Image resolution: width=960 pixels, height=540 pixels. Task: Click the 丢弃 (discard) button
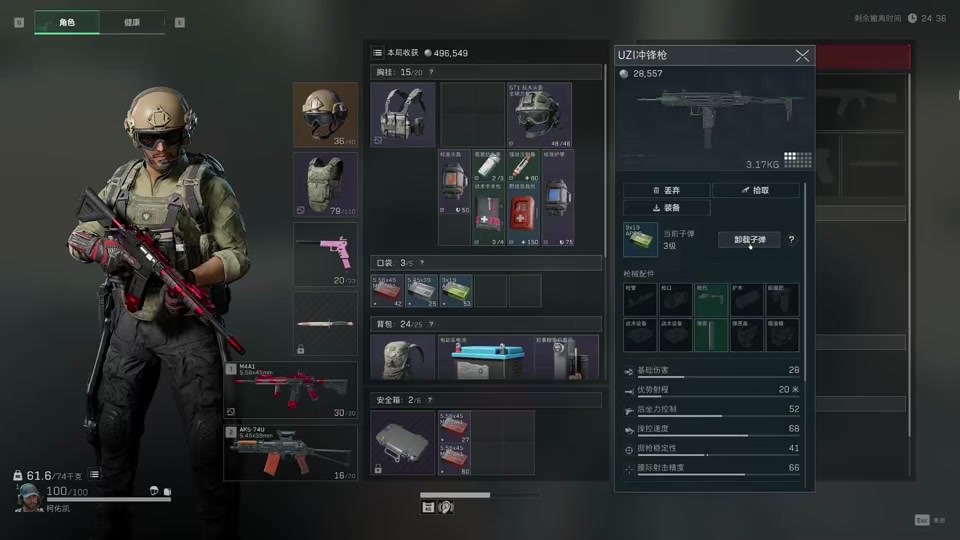(x=666, y=190)
